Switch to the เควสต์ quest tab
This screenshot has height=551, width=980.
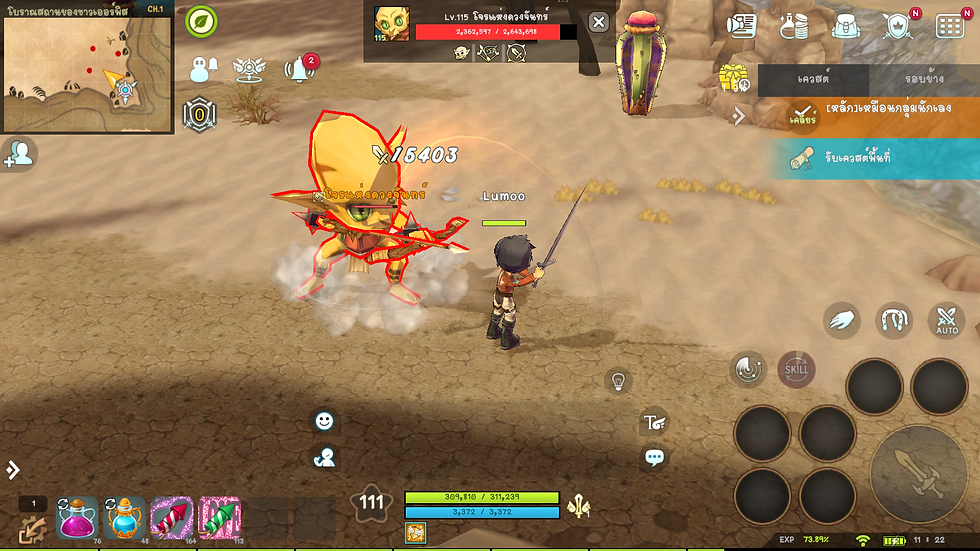(813, 79)
